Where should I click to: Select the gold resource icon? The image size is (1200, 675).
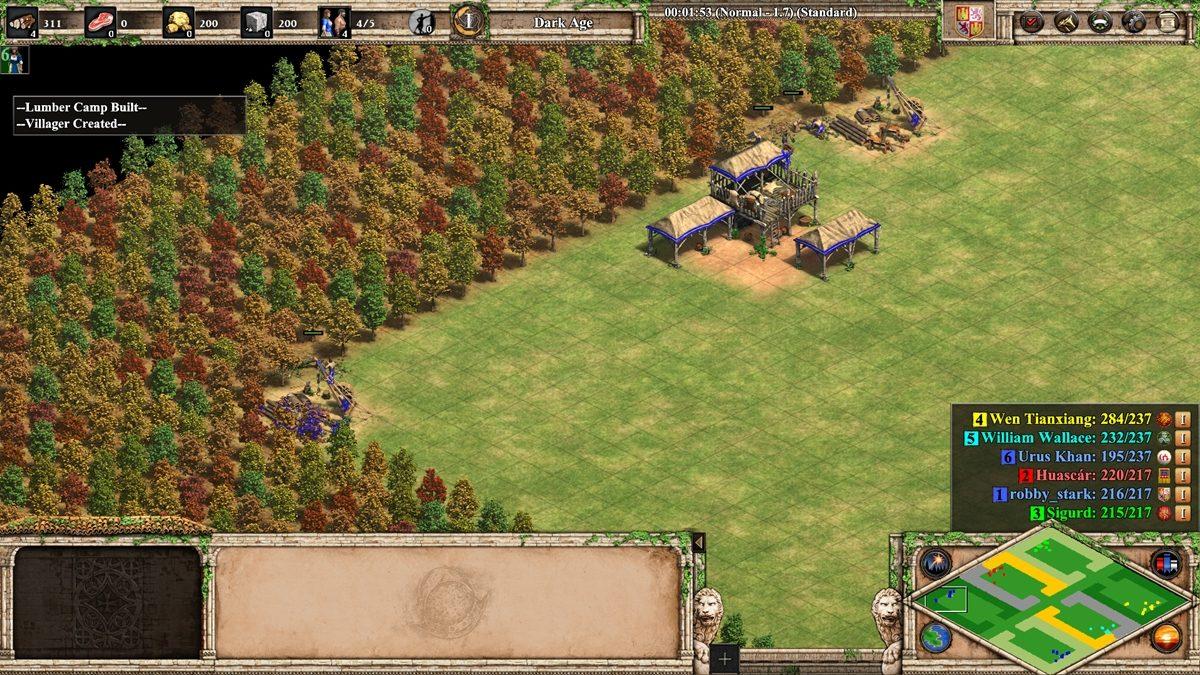[x=178, y=21]
